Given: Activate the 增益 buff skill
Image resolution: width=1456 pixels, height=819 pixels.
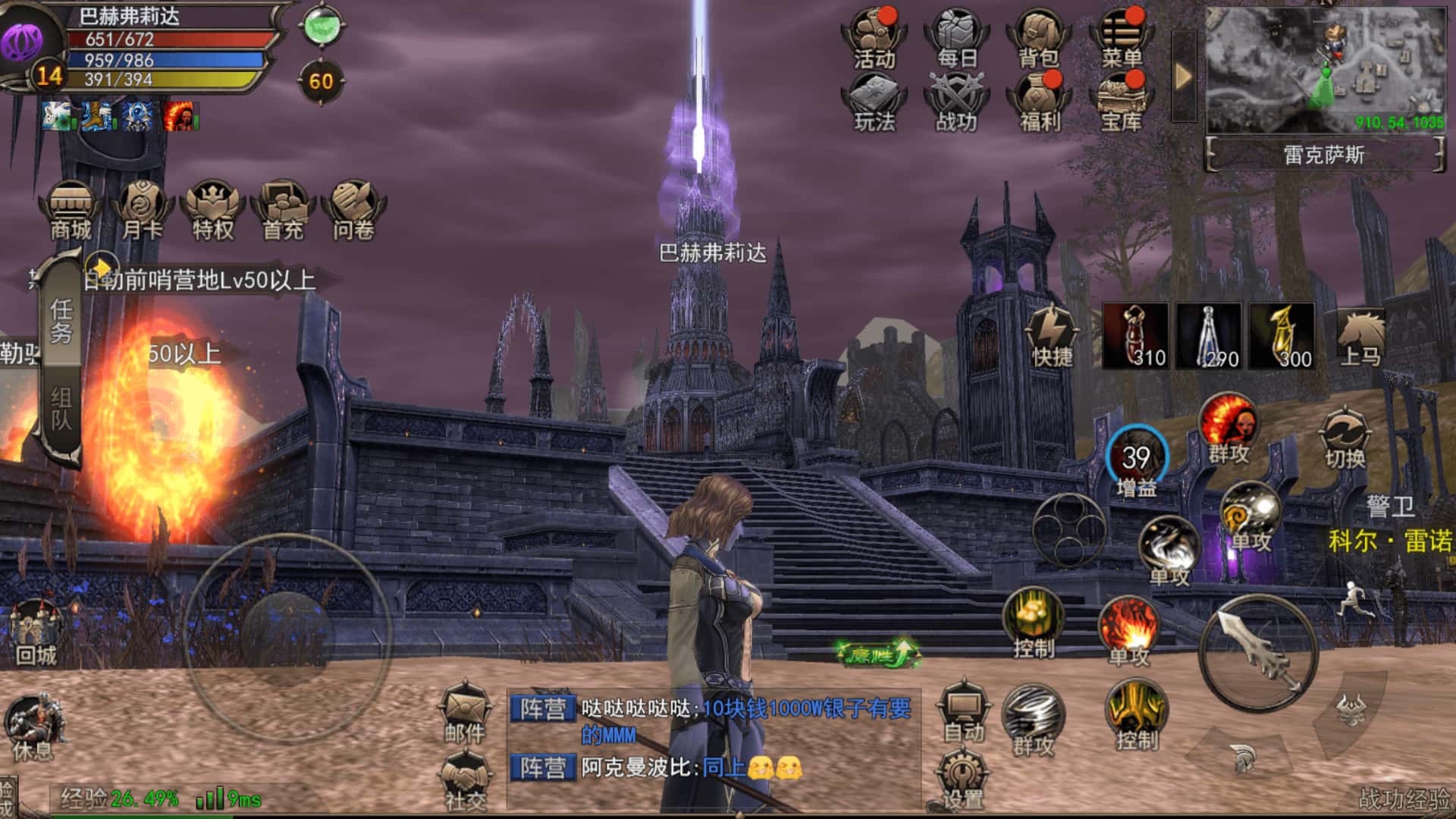Looking at the screenshot, I should [x=1136, y=460].
